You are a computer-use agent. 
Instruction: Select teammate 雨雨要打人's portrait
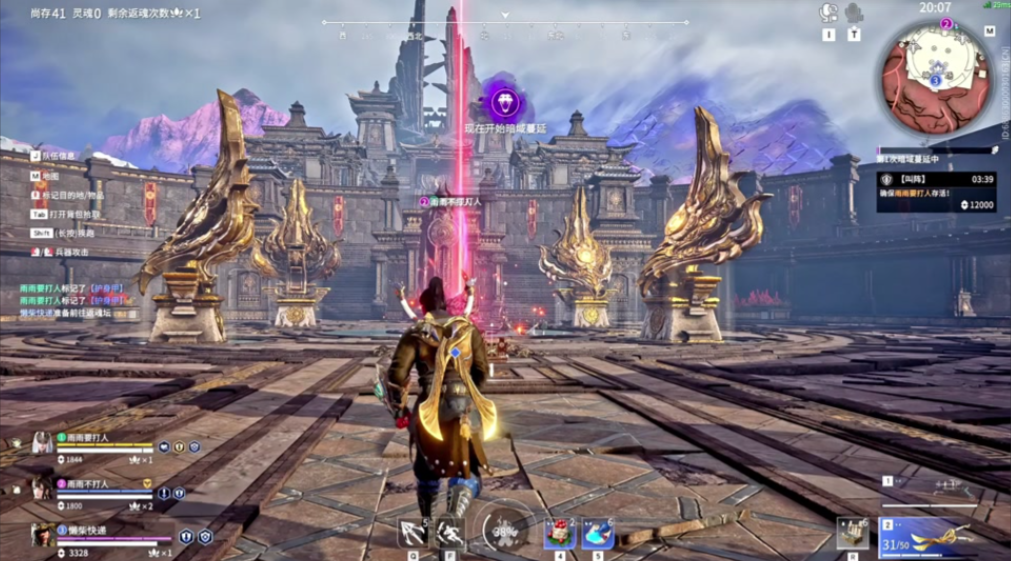tap(41, 444)
